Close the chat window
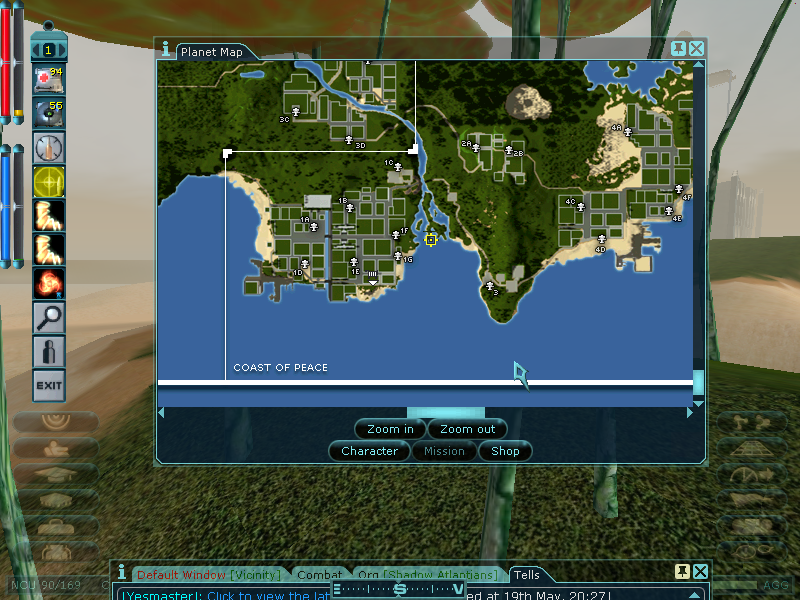800x600 pixels. 700,571
